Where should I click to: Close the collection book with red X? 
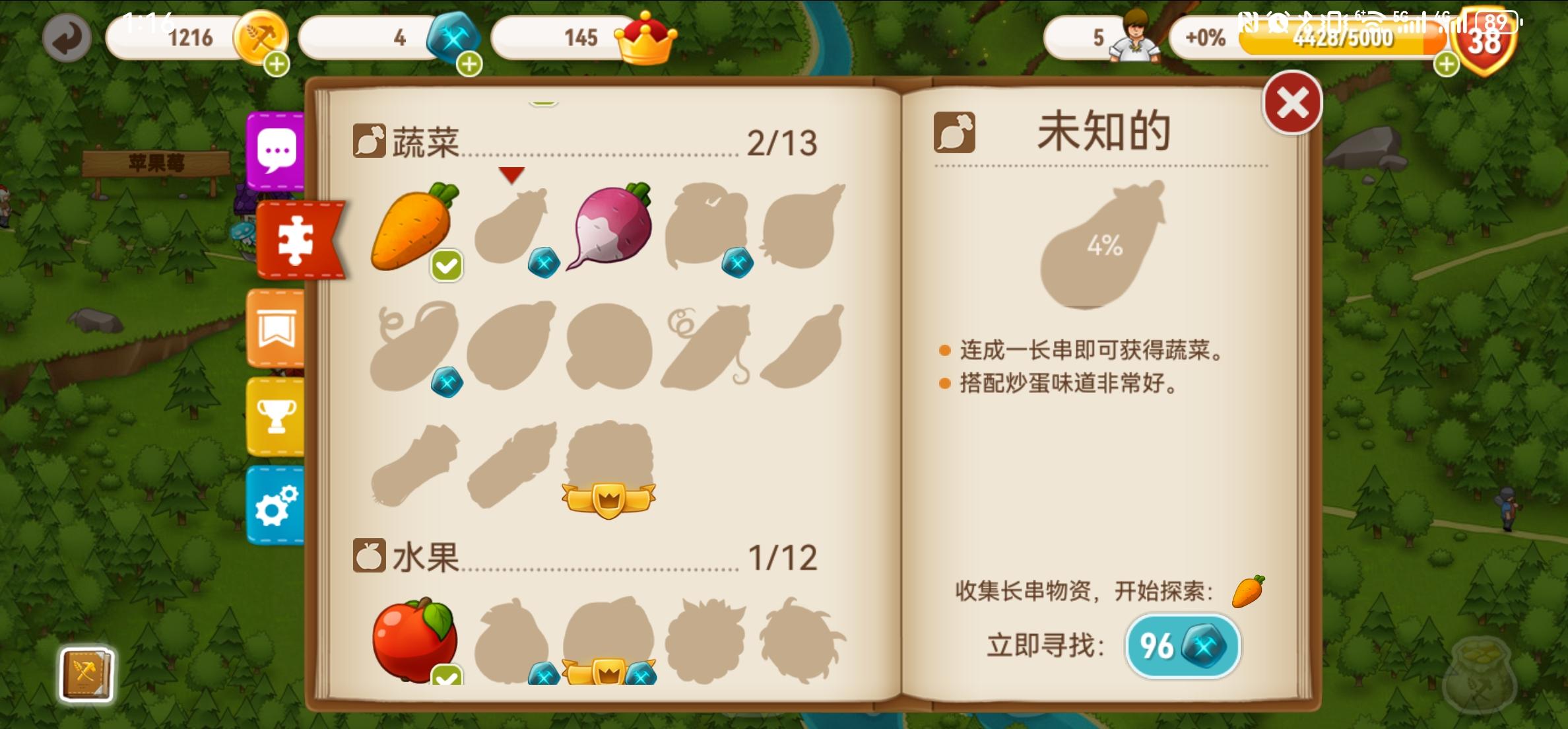click(1292, 102)
